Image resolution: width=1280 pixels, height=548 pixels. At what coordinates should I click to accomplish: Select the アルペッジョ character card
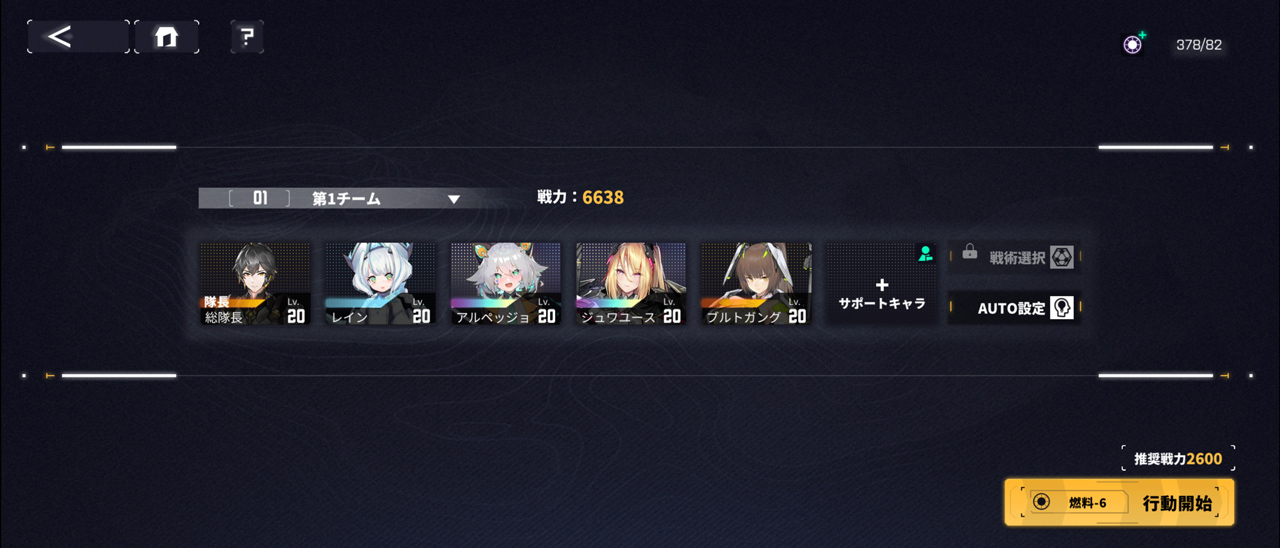505,284
